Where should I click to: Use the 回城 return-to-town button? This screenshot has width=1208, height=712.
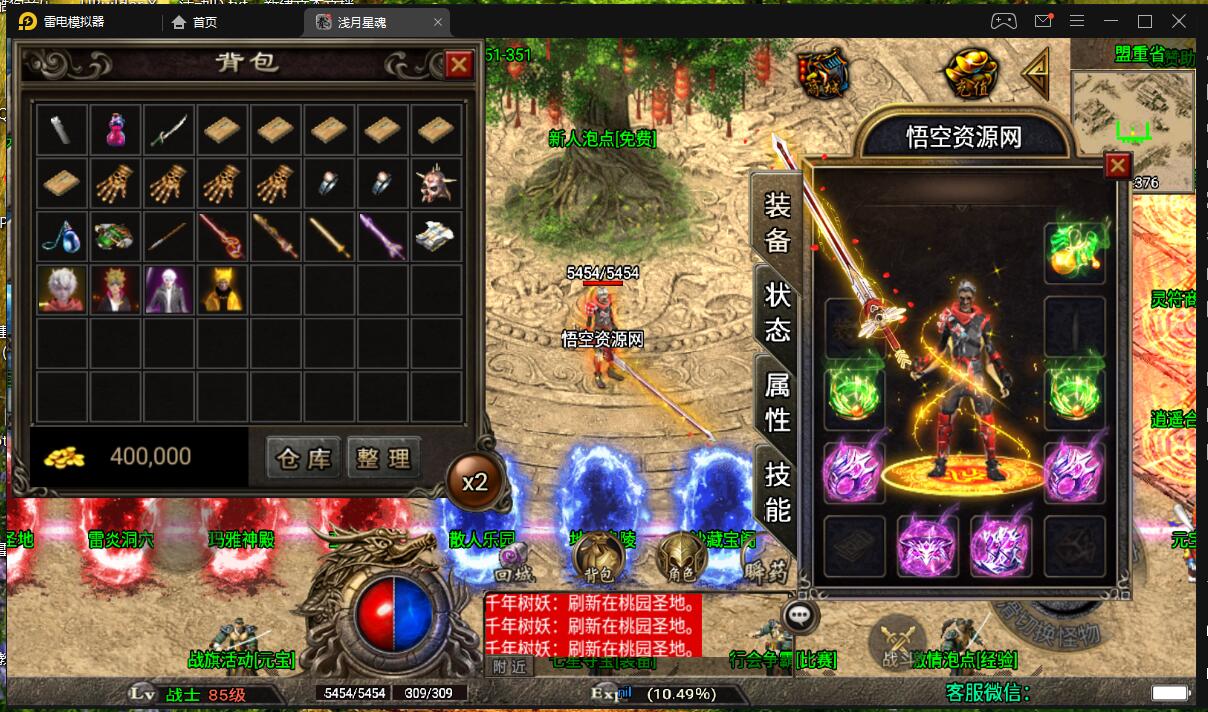tap(516, 564)
